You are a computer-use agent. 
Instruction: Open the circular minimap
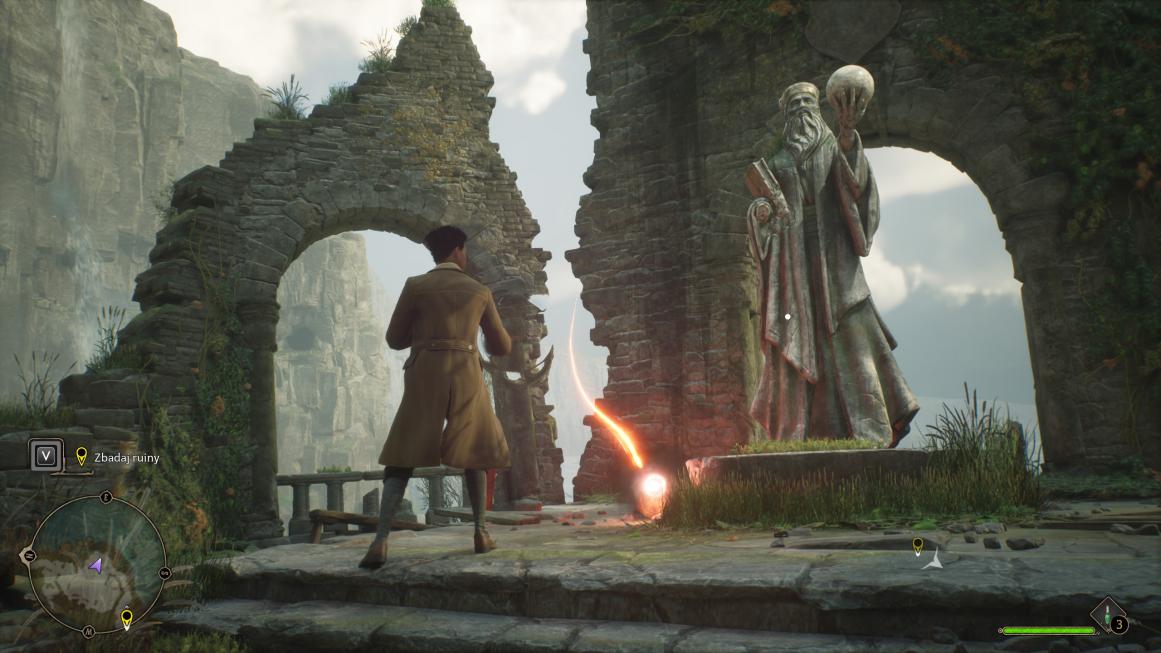tap(96, 564)
